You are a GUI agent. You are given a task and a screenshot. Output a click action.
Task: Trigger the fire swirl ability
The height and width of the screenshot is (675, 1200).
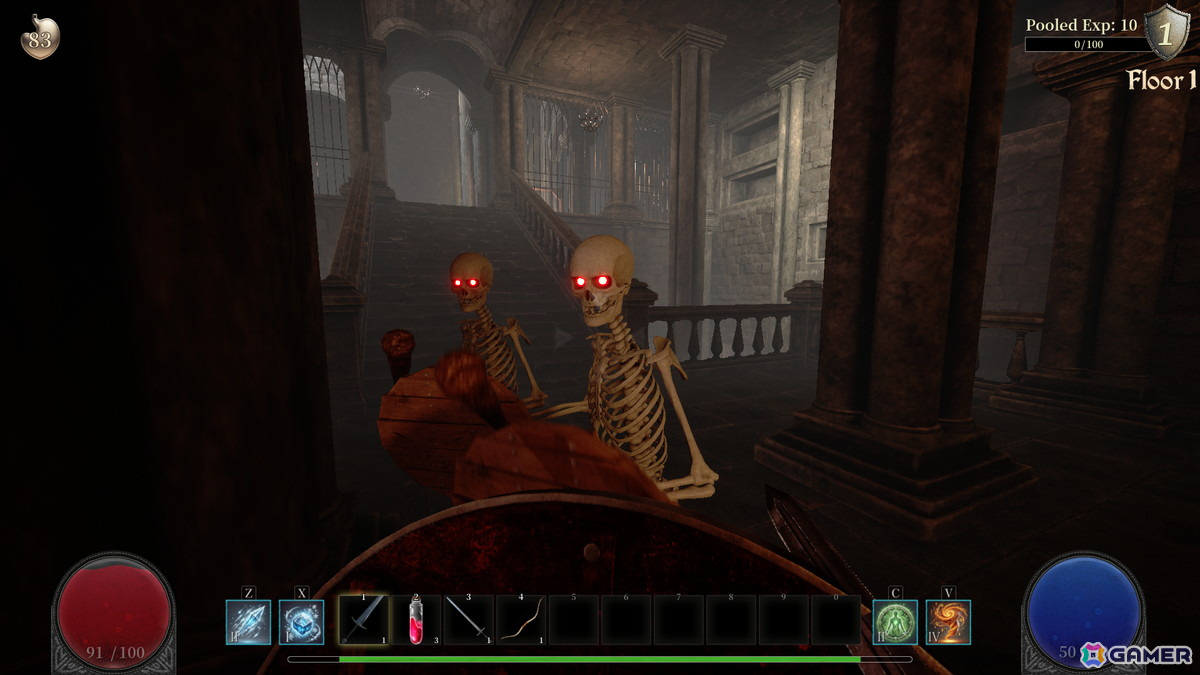tap(948, 621)
